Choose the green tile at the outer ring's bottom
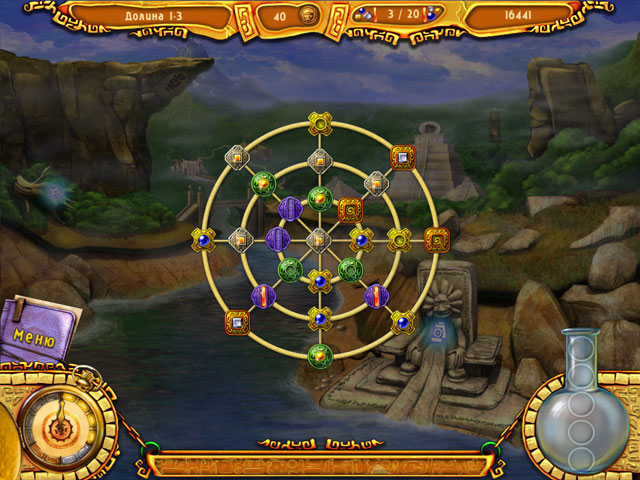The image size is (640, 480). (318, 354)
